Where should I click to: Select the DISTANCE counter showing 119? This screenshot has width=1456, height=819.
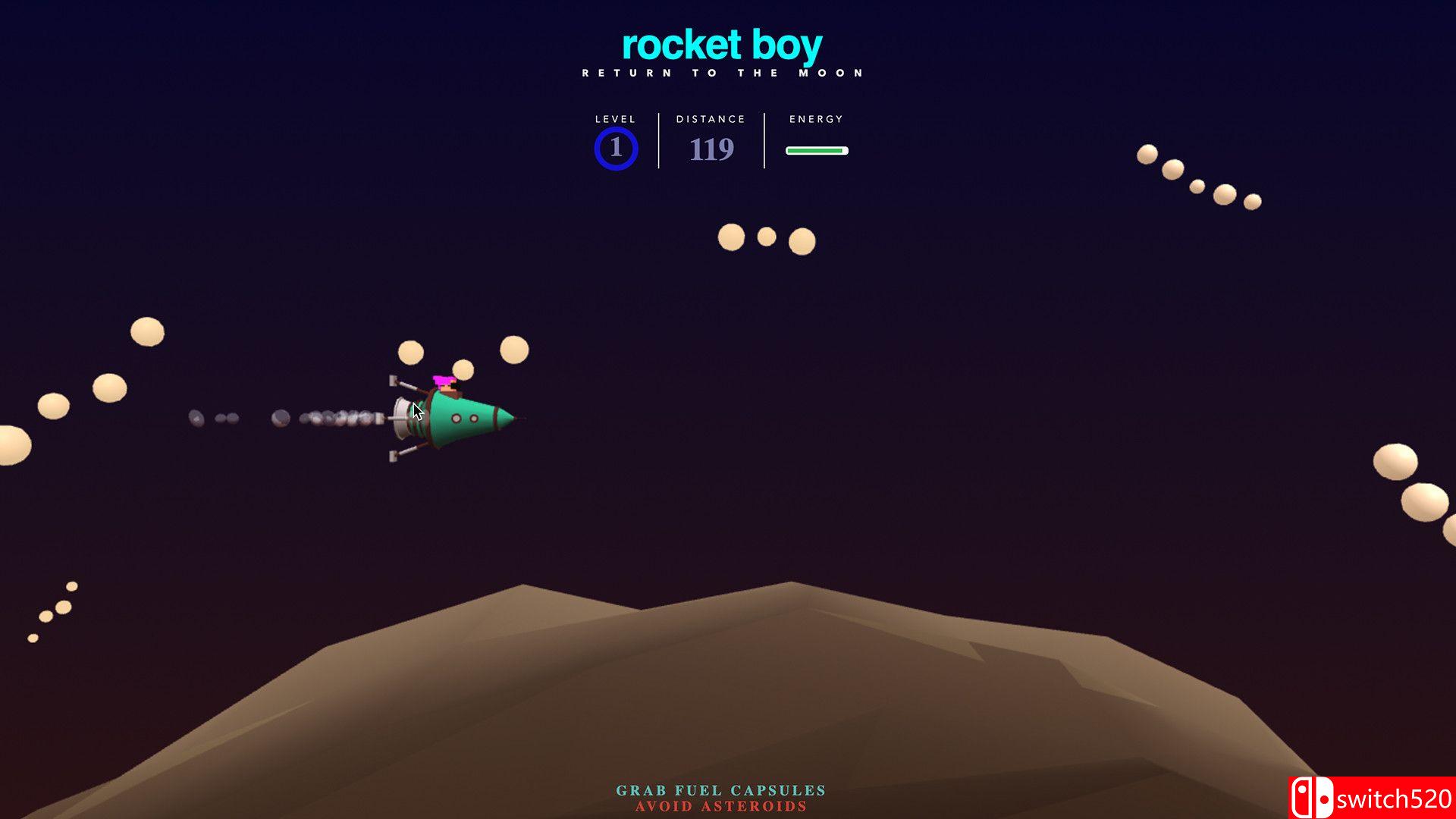(711, 149)
